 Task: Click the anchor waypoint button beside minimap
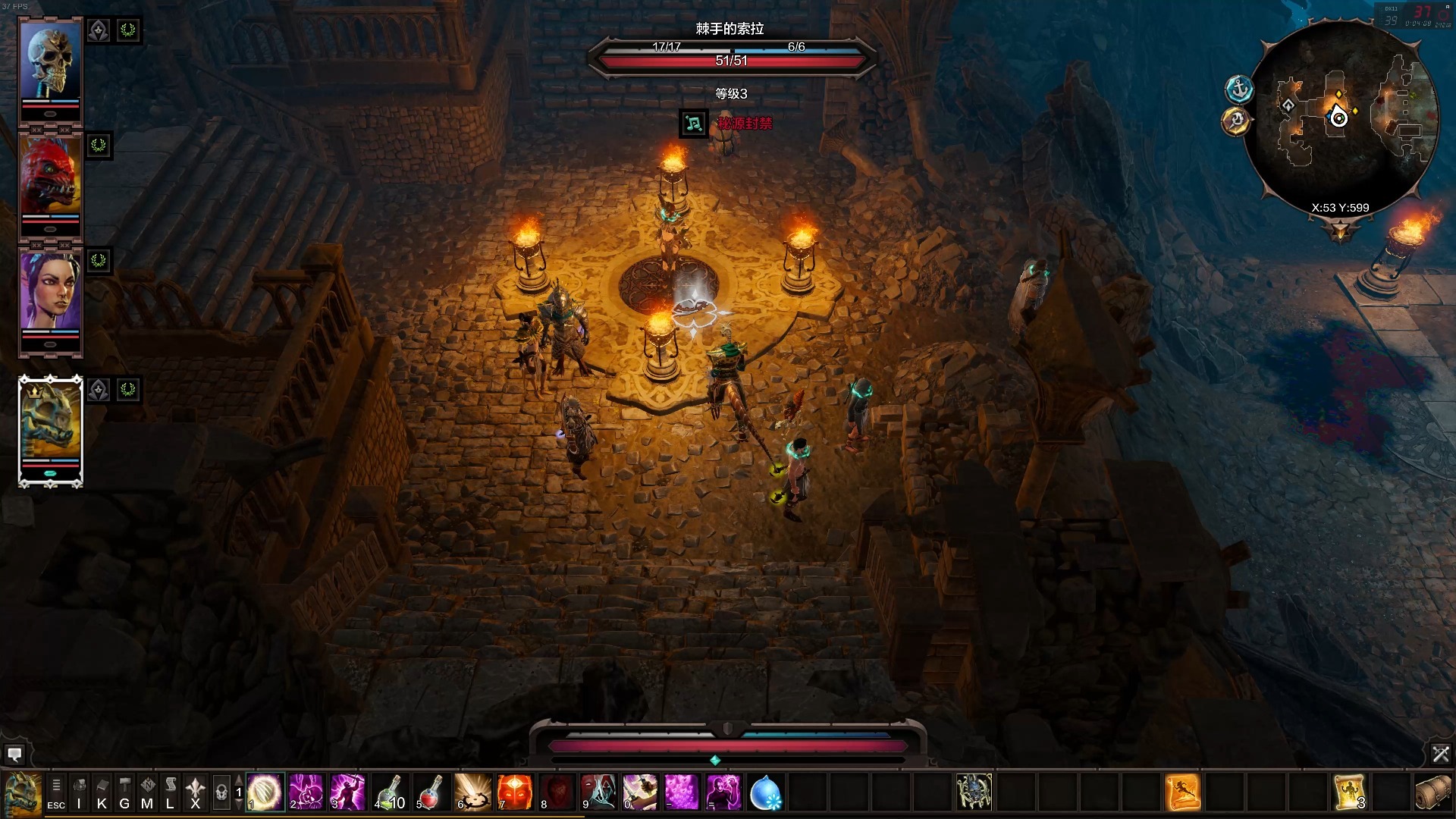[1239, 89]
